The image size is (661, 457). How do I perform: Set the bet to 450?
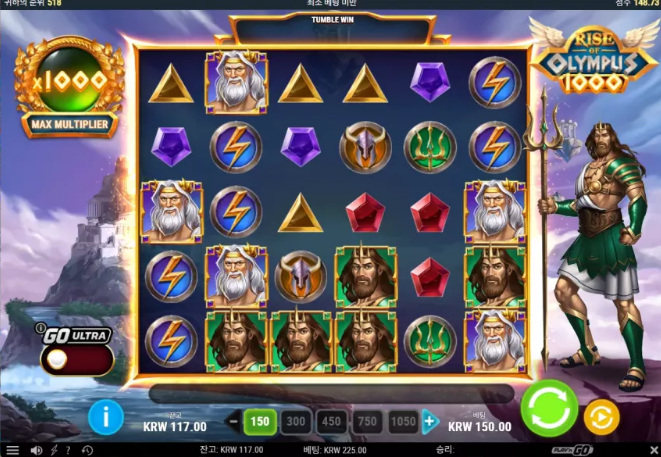point(331,421)
